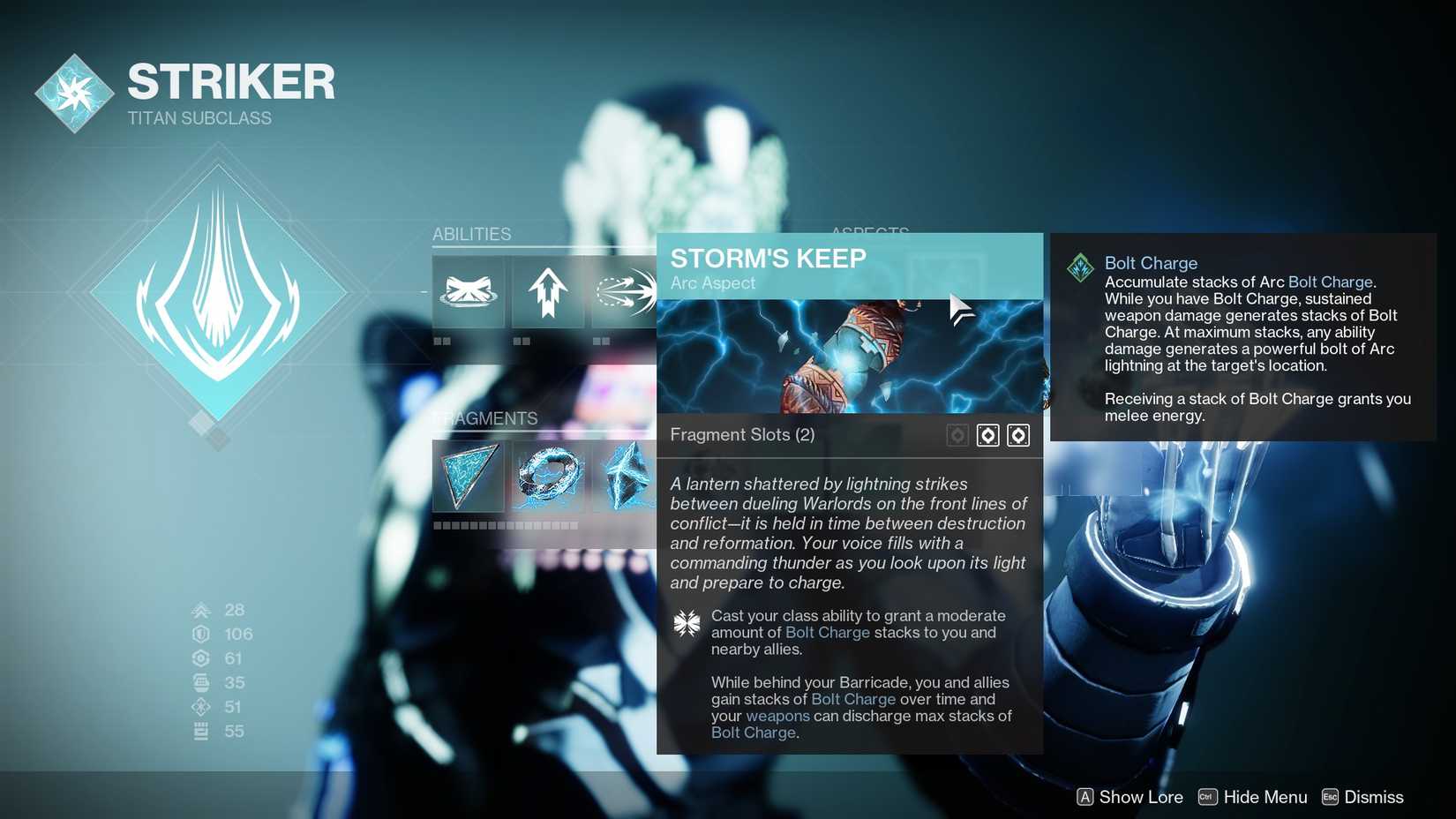The width and height of the screenshot is (1456, 819).
Task: Toggle the second active fragment slot diamond
Action: click(1018, 435)
